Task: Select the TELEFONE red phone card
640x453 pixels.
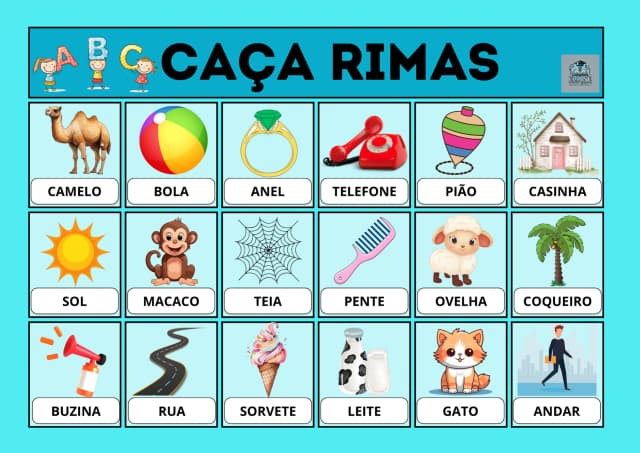Action: [x=364, y=155]
